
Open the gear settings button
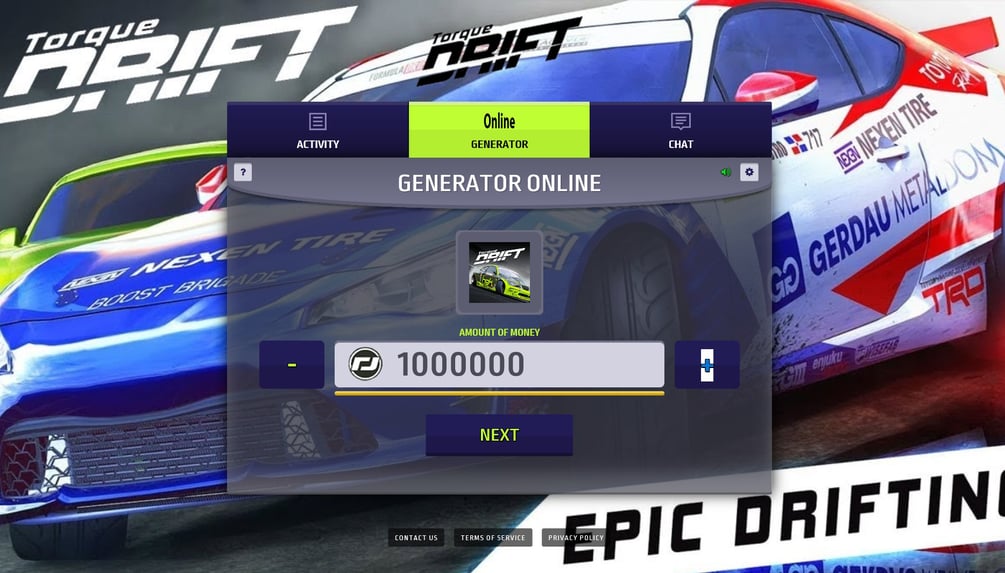749,172
